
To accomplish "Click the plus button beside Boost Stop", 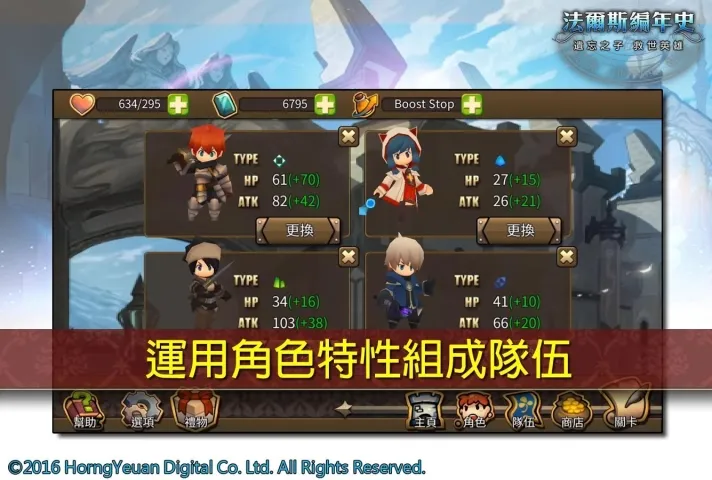I will pyautogui.click(x=472, y=104).
